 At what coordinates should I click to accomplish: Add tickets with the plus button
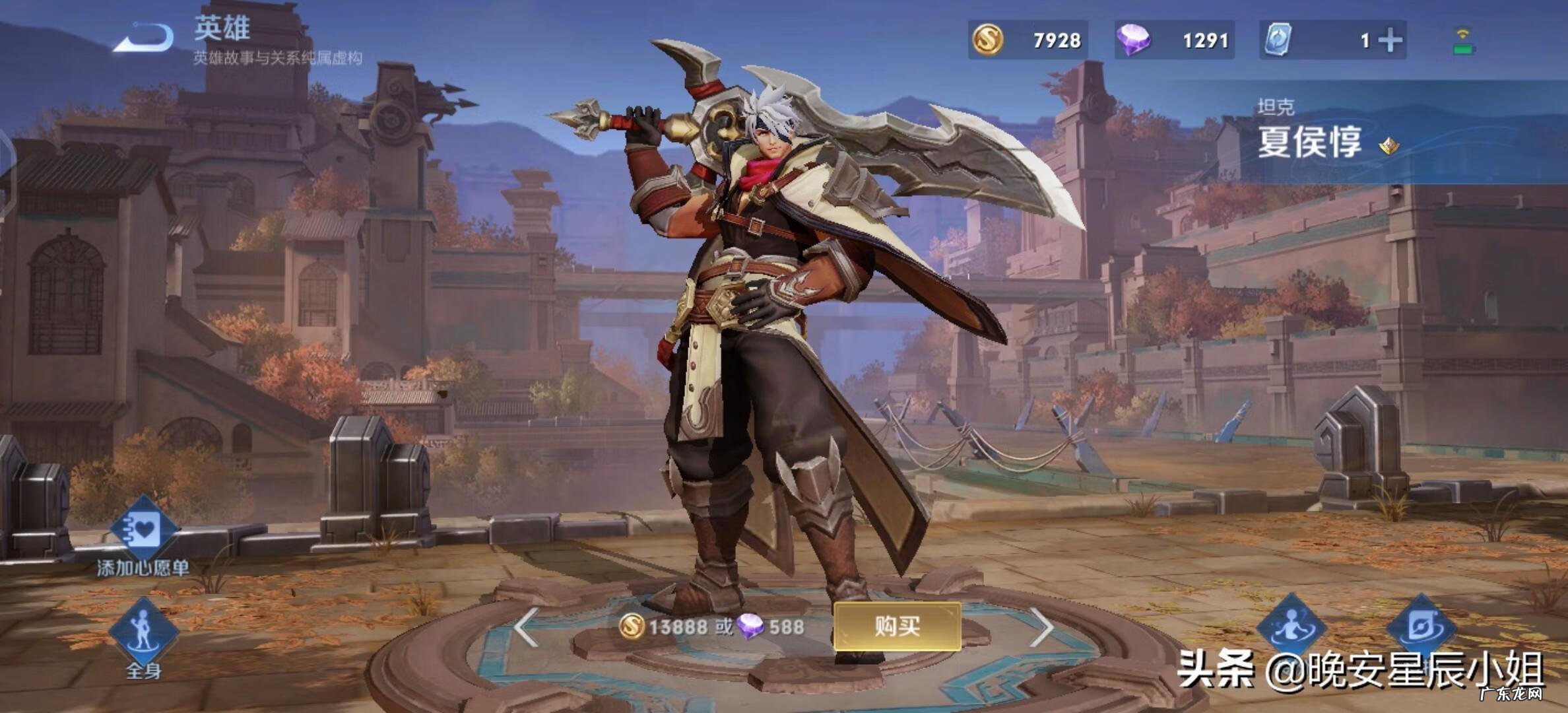click(x=1390, y=40)
